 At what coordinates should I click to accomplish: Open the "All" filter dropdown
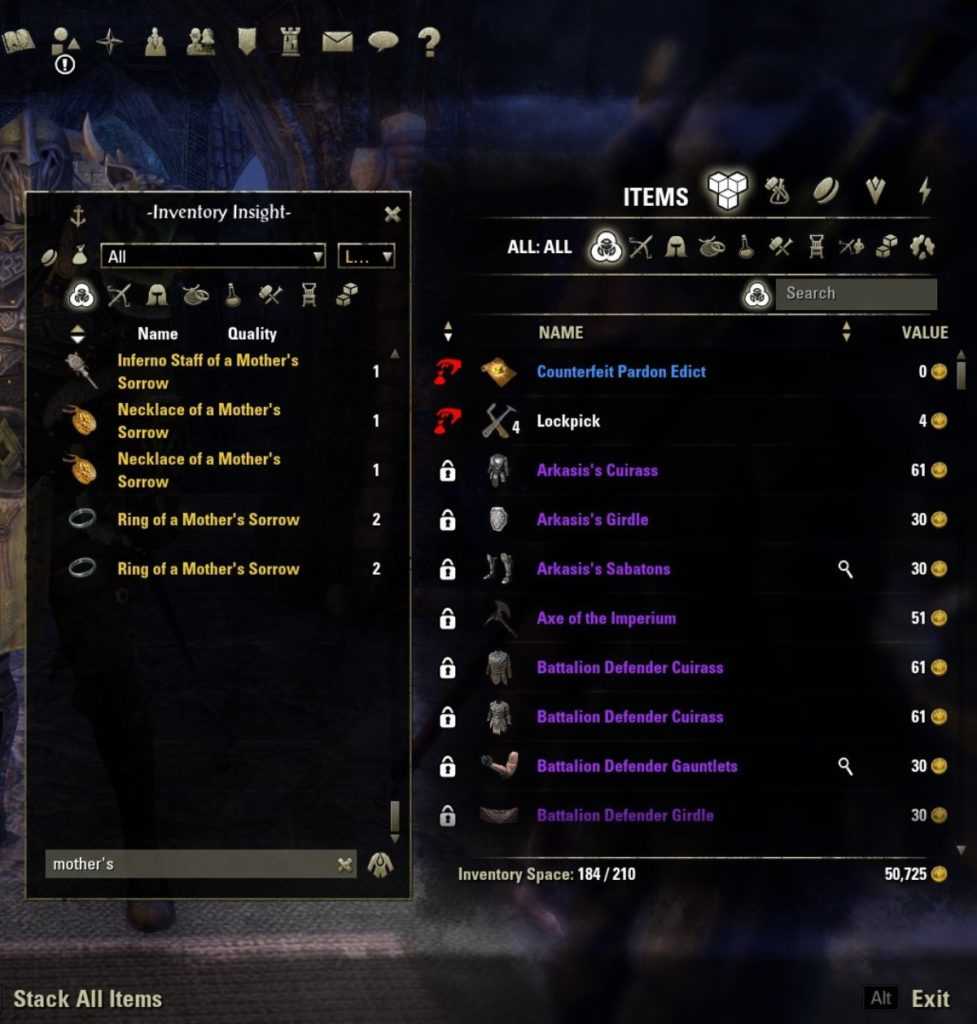tap(213, 257)
